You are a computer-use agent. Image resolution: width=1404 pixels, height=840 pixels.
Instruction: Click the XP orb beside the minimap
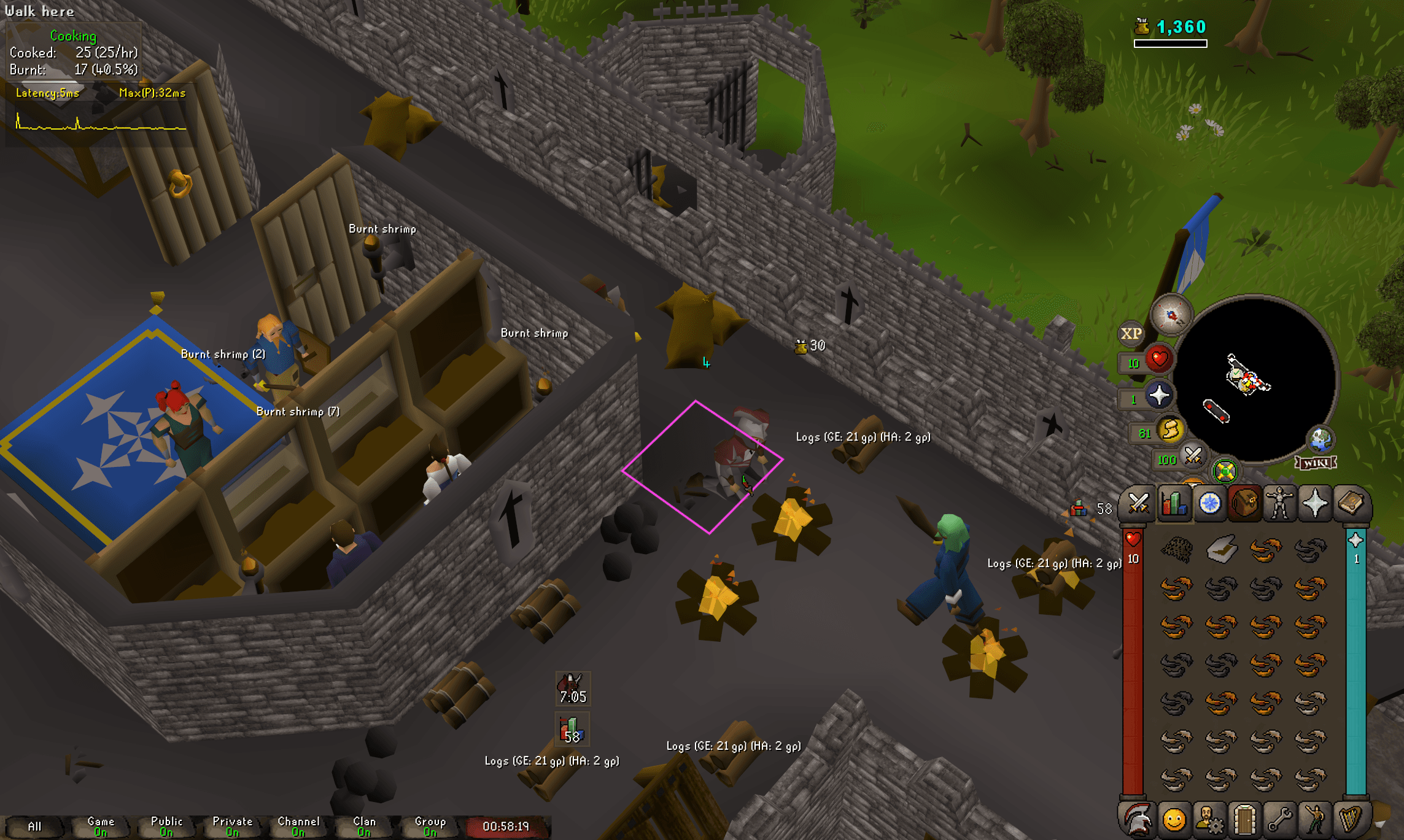pyautogui.click(x=1132, y=332)
